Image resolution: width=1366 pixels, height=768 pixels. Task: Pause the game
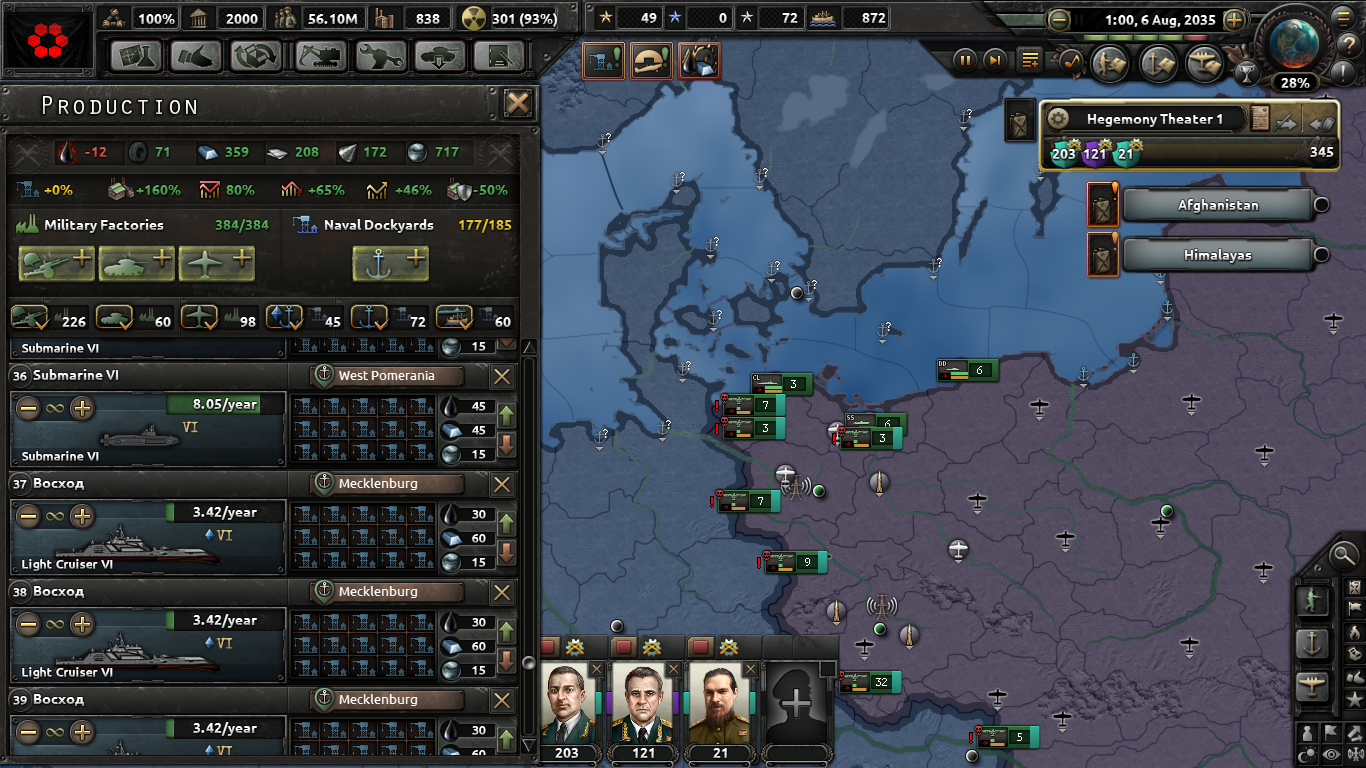pyautogui.click(x=965, y=61)
